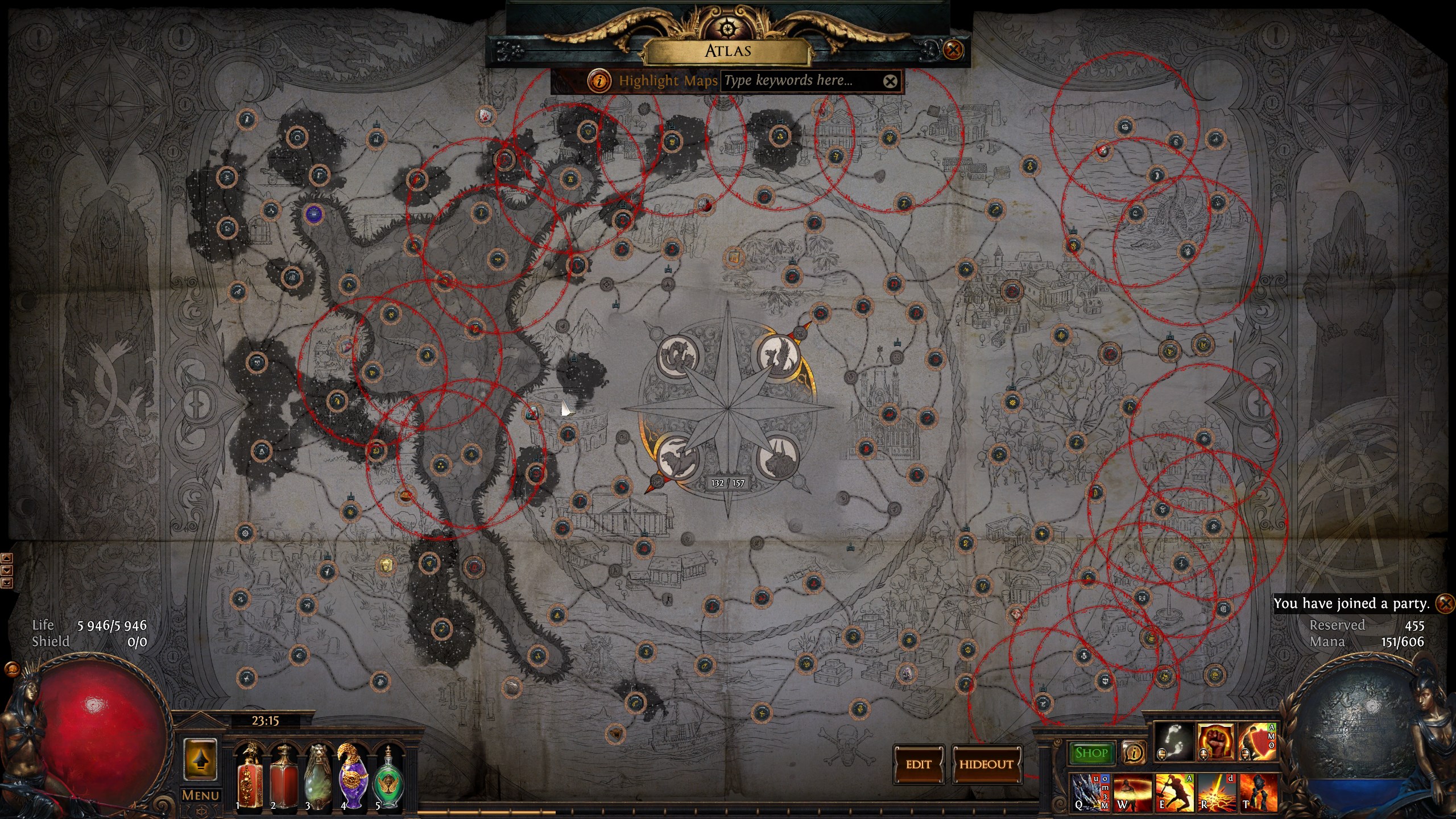This screenshot has width=1456, height=819.
Task: Select the red fist skill icon
Action: click(x=1215, y=742)
